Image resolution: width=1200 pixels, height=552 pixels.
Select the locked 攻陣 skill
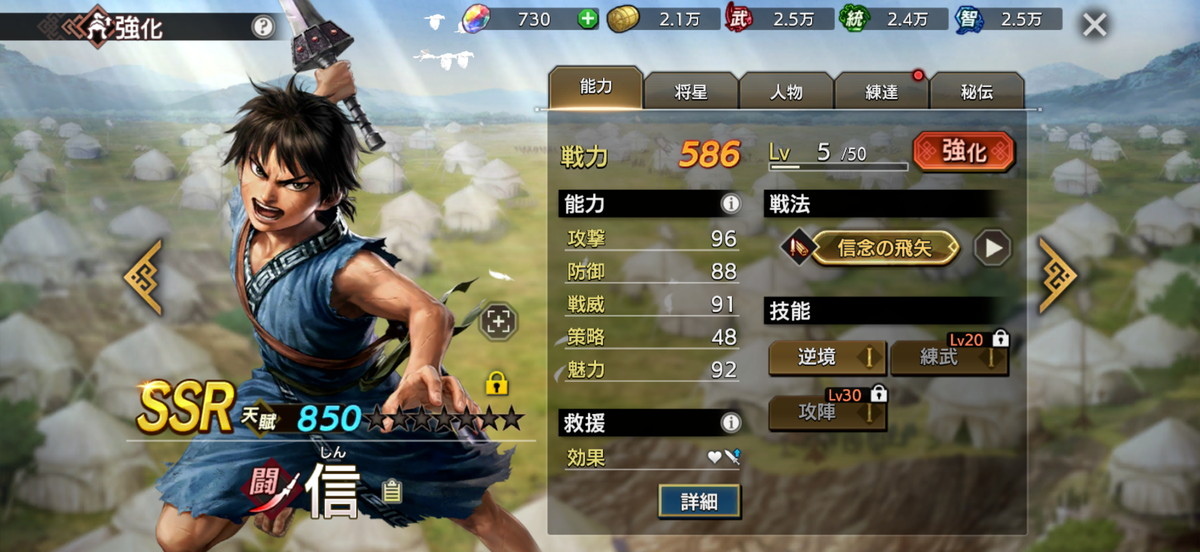827,412
